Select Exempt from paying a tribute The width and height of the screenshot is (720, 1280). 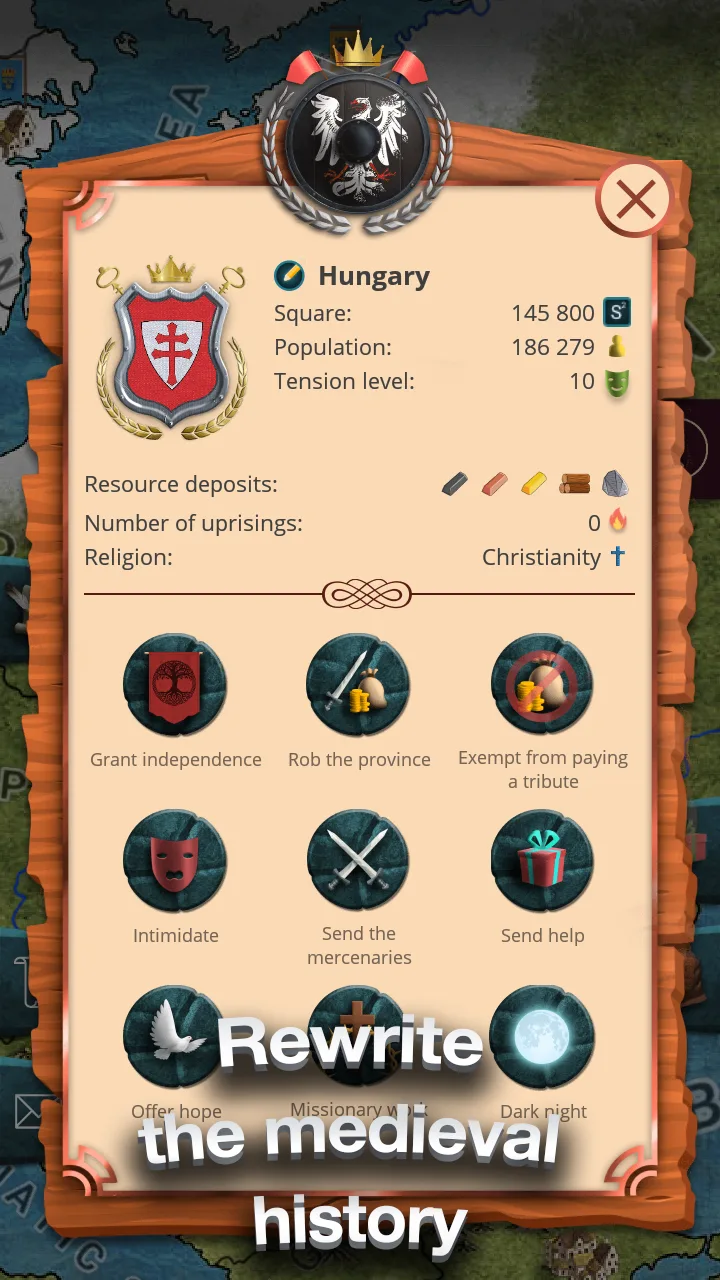pyautogui.click(x=542, y=686)
